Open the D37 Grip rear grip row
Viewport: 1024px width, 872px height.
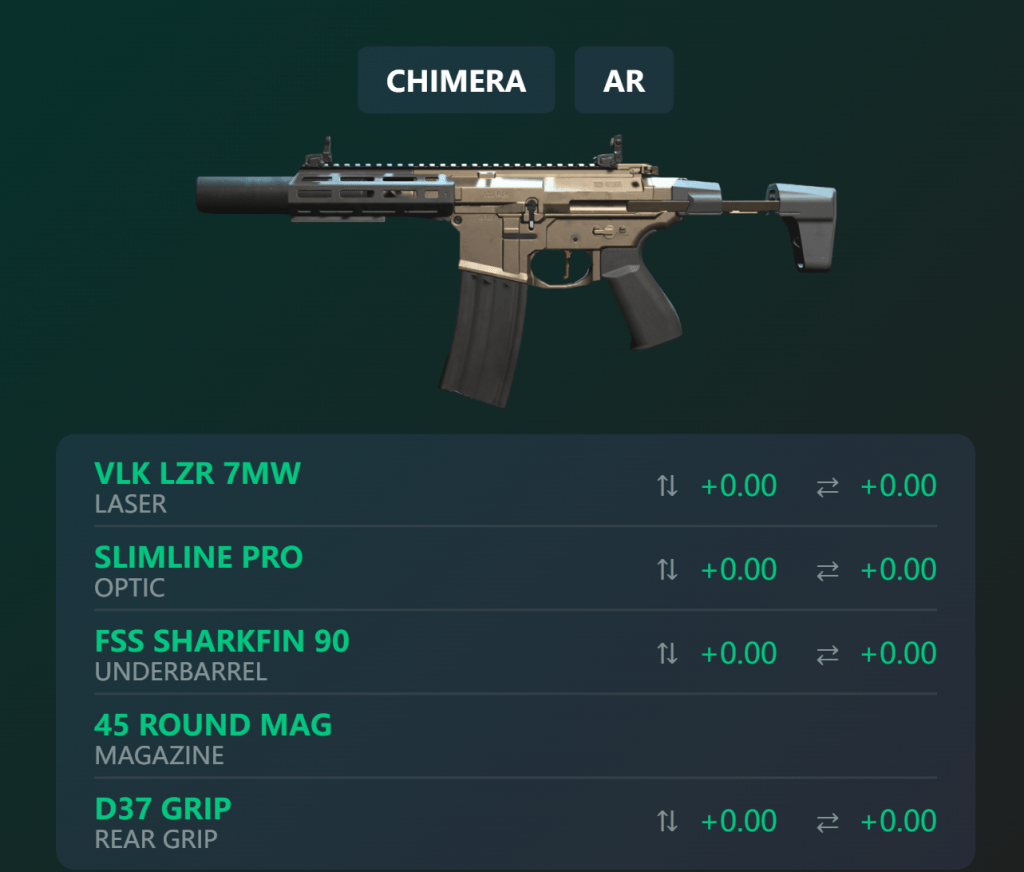coord(163,808)
